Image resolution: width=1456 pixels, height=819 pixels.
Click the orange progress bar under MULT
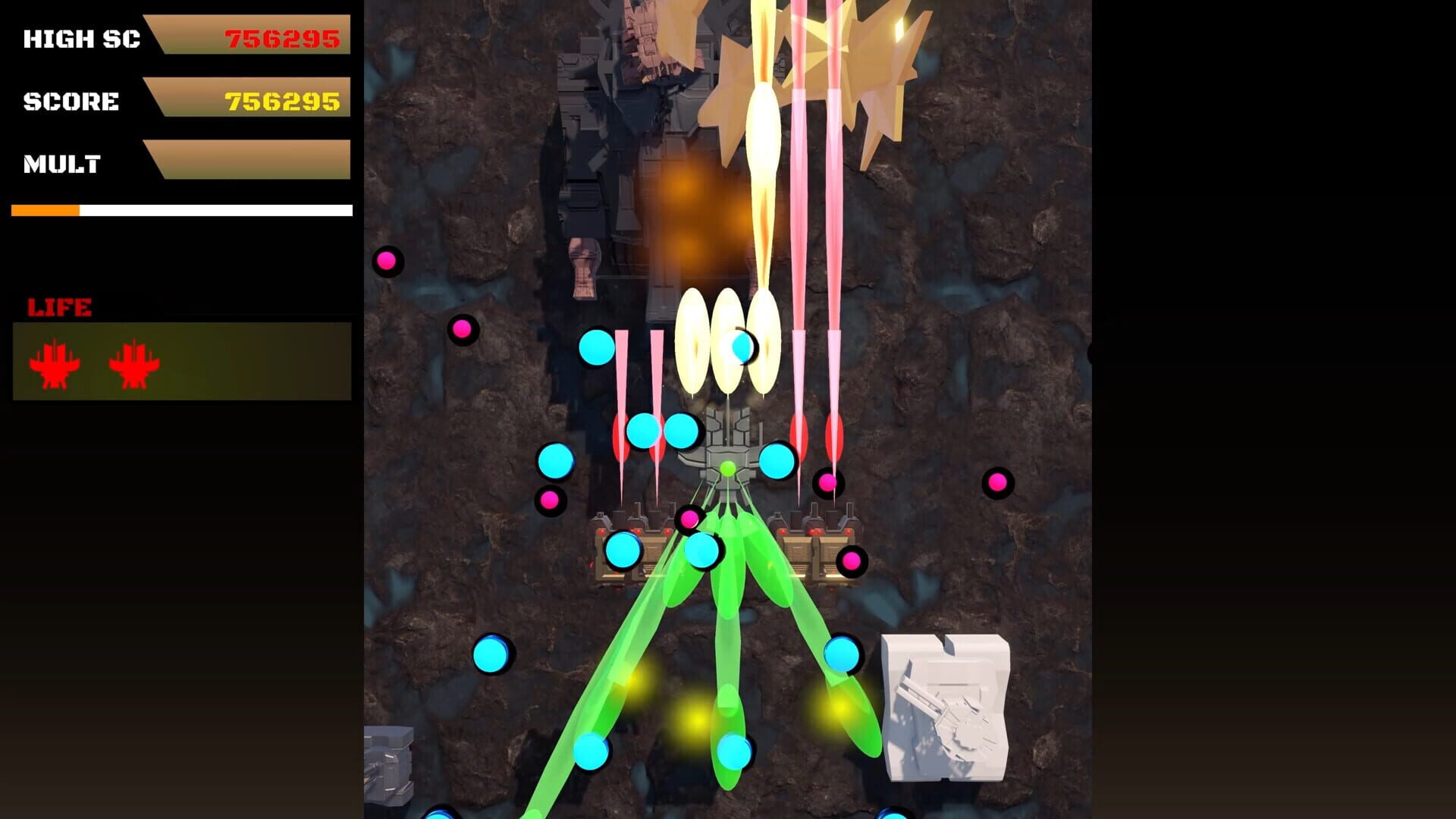(x=45, y=209)
